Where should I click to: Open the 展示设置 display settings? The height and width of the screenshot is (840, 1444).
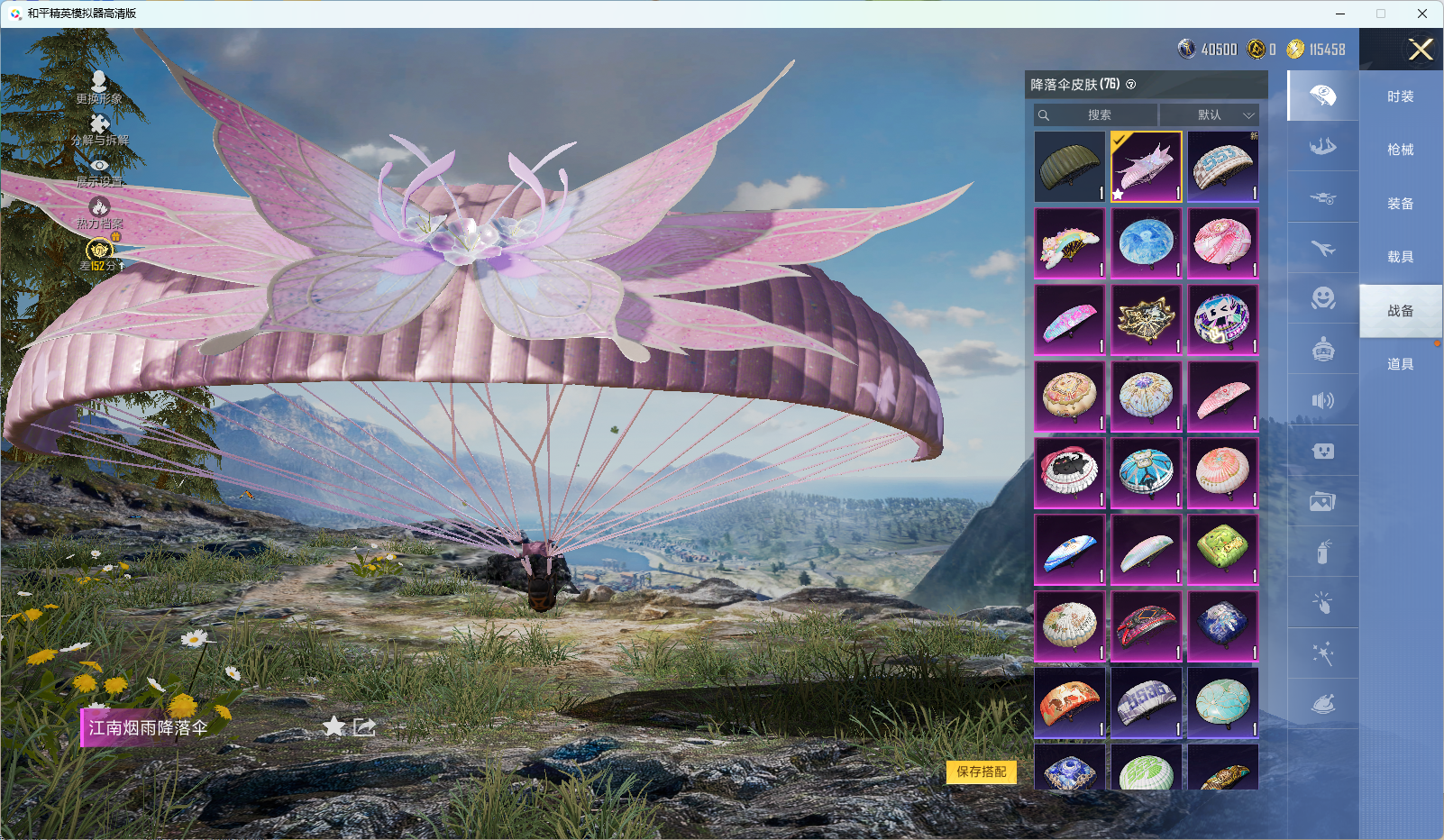coord(99,170)
